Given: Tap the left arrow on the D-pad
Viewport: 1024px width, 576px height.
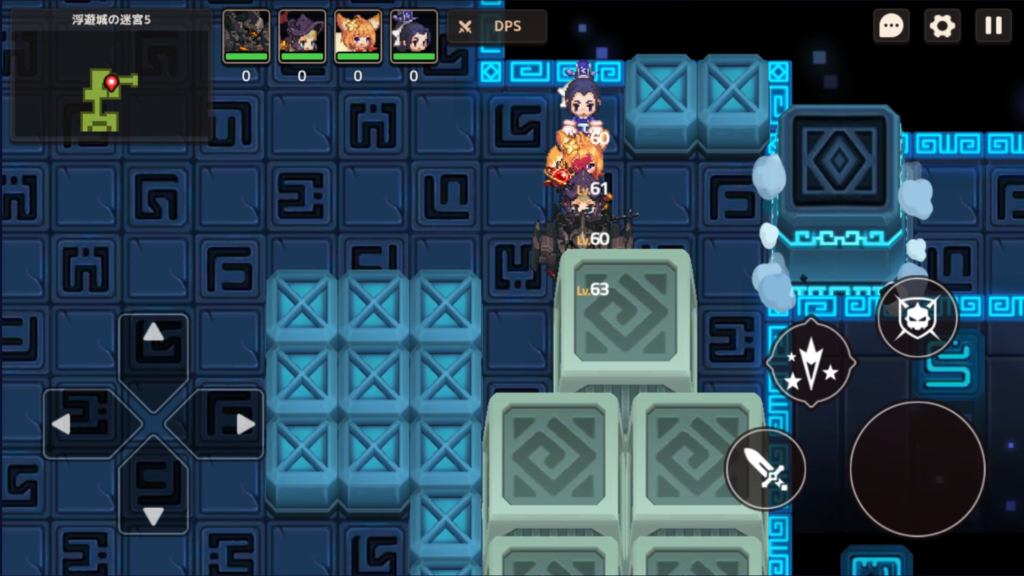Looking at the screenshot, I should coord(62,424).
